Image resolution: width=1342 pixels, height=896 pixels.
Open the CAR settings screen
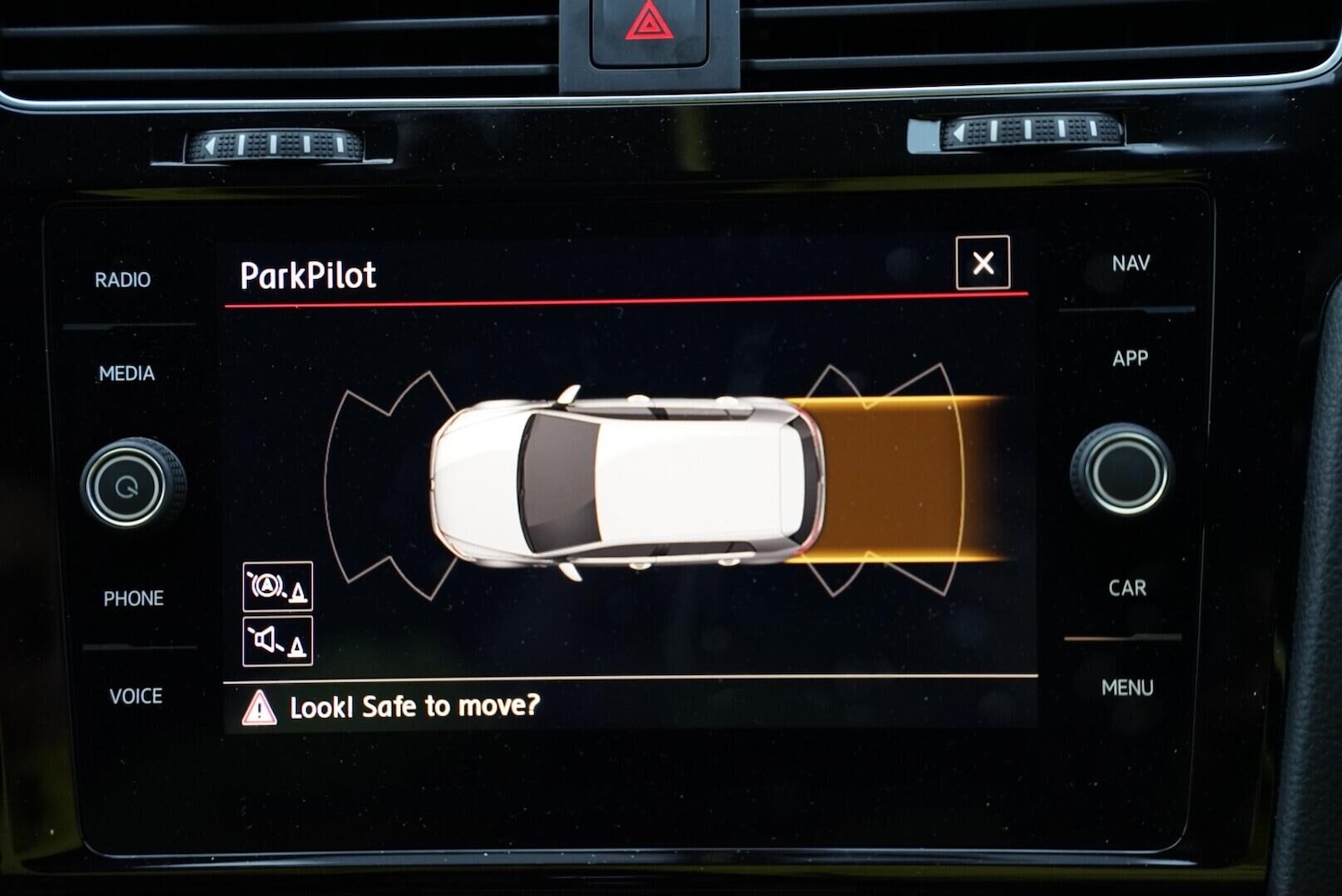pyautogui.click(x=1128, y=588)
